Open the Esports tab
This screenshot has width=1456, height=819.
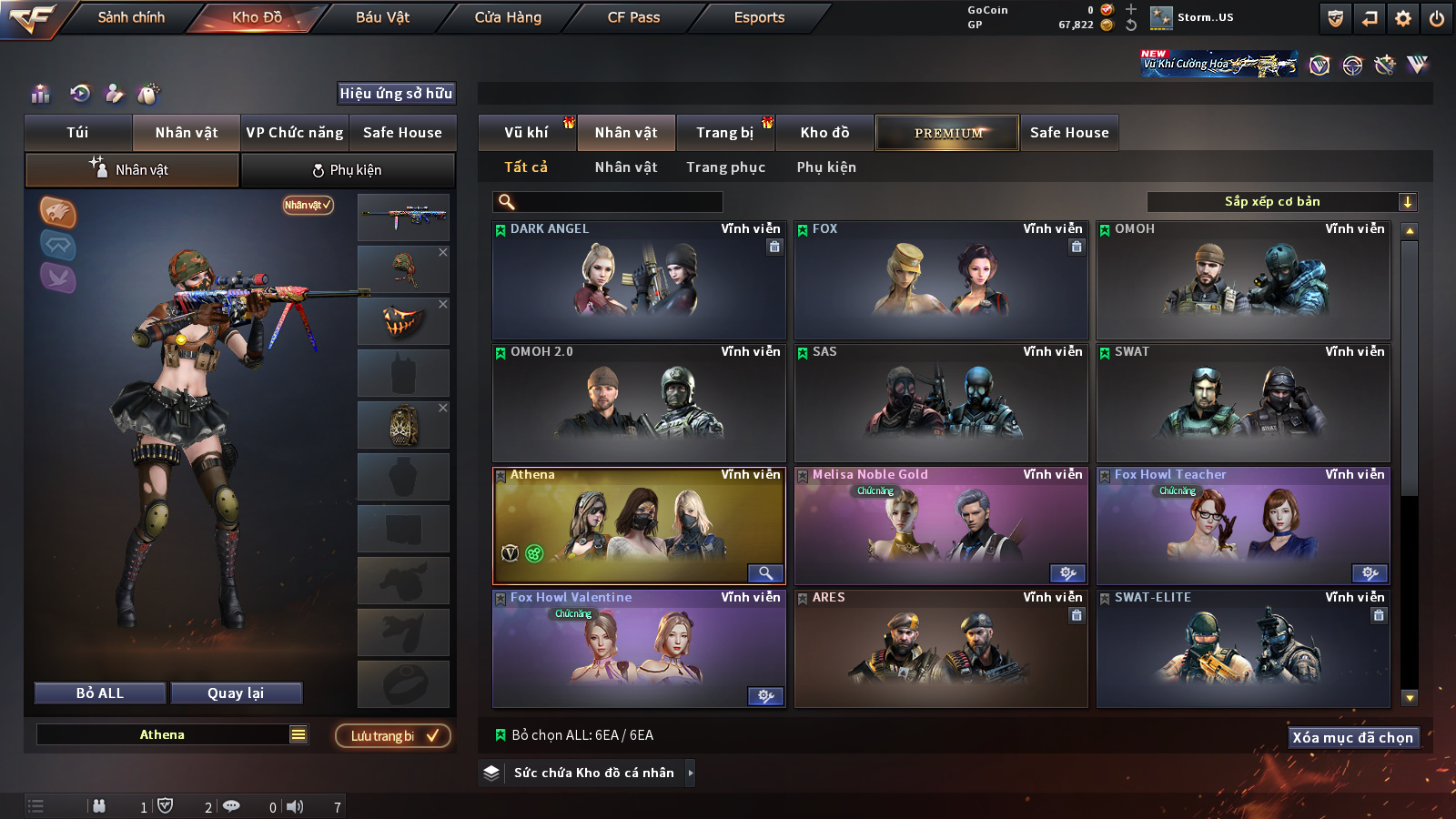tap(759, 17)
